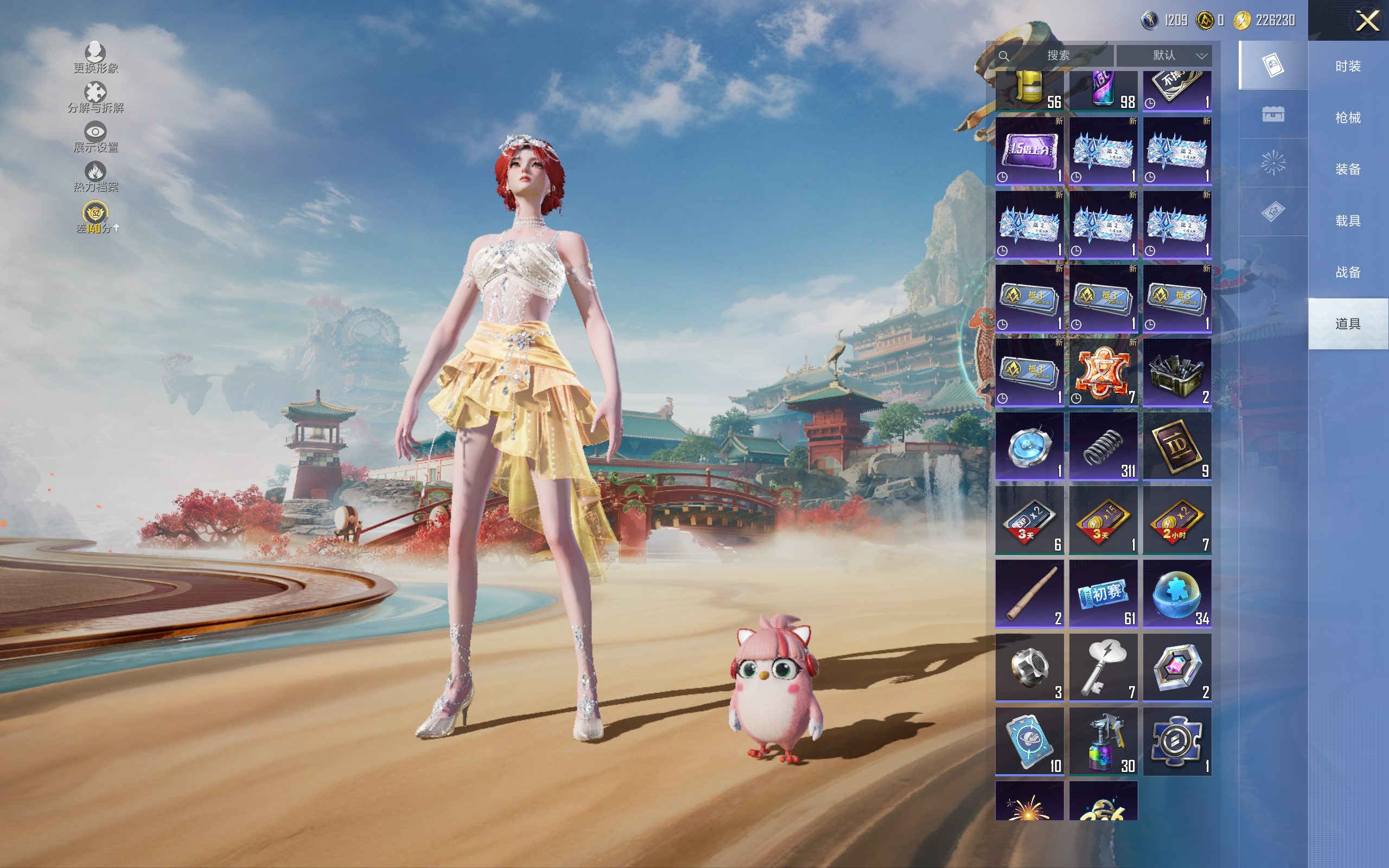Choose the ID card item
The width and height of the screenshot is (1389, 868).
(1177, 446)
